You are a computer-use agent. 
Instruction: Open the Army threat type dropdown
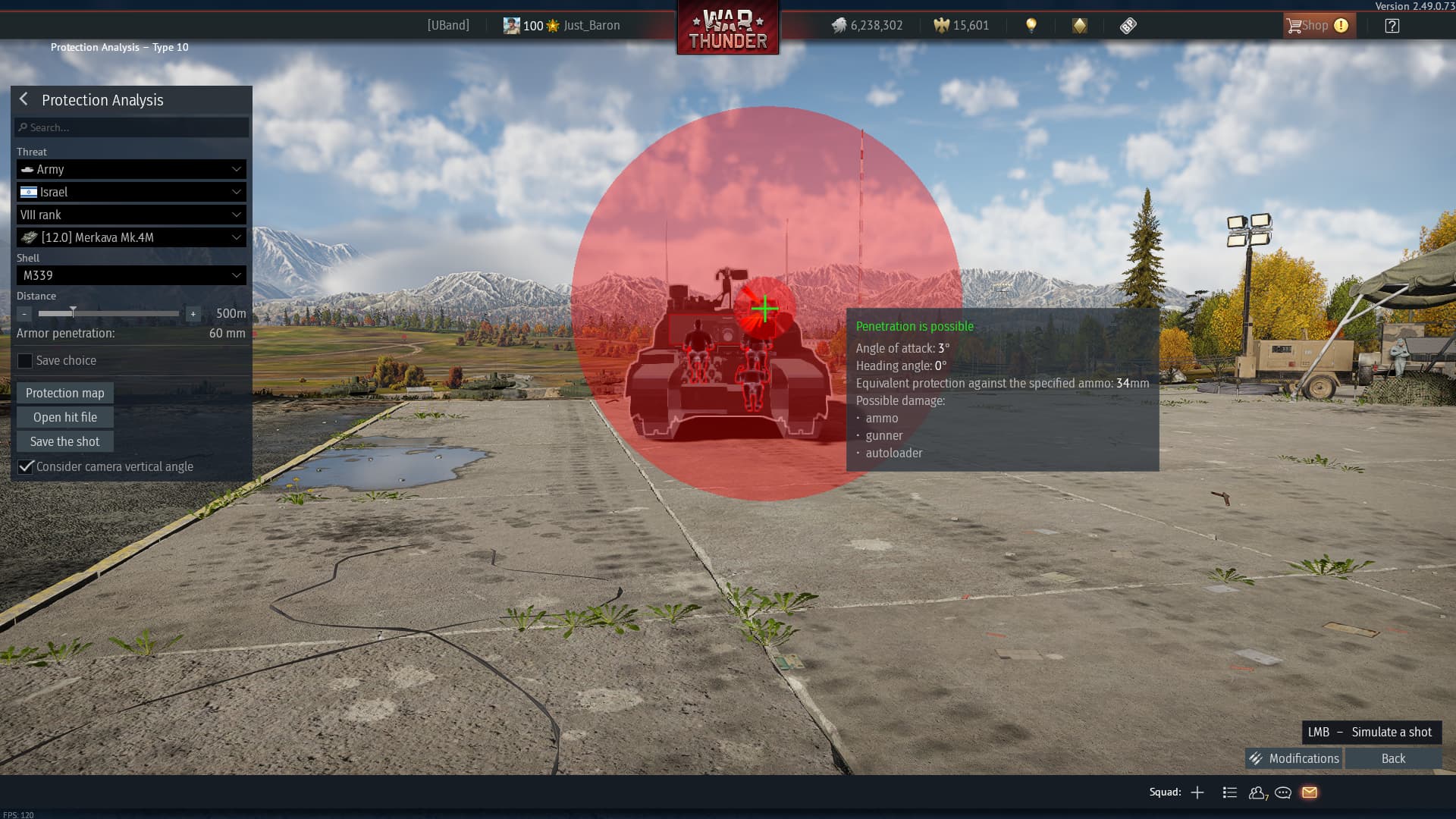tap(131, 169)
